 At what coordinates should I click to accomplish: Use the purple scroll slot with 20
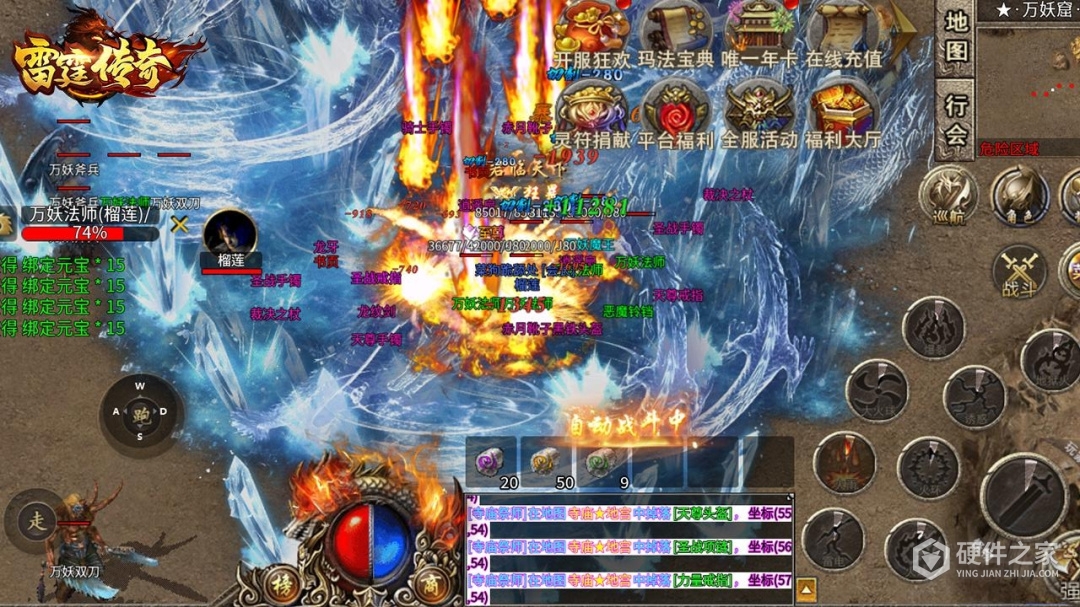click(x=492, y=463)
